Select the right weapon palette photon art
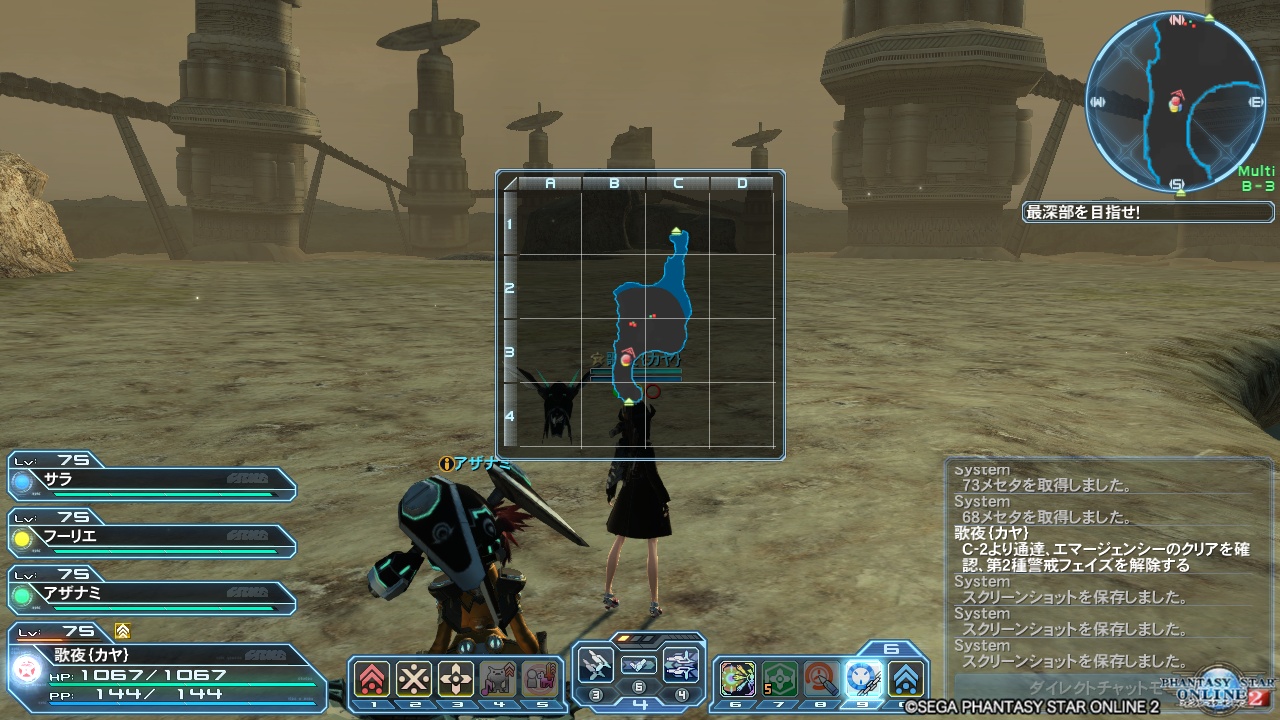1280x720 pixels. click(681, 665)
